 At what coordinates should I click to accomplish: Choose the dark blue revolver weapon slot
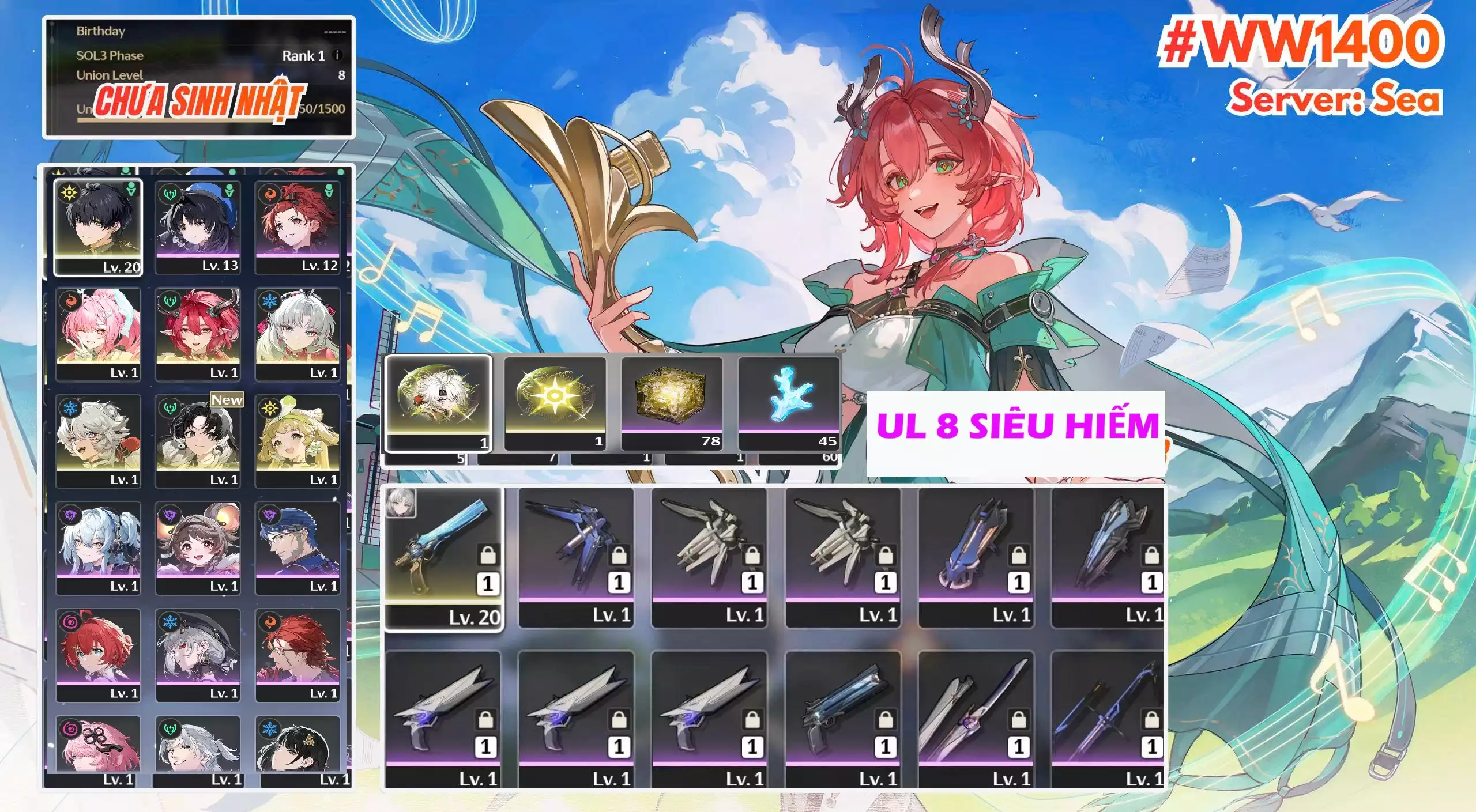(x=842, y=719)
